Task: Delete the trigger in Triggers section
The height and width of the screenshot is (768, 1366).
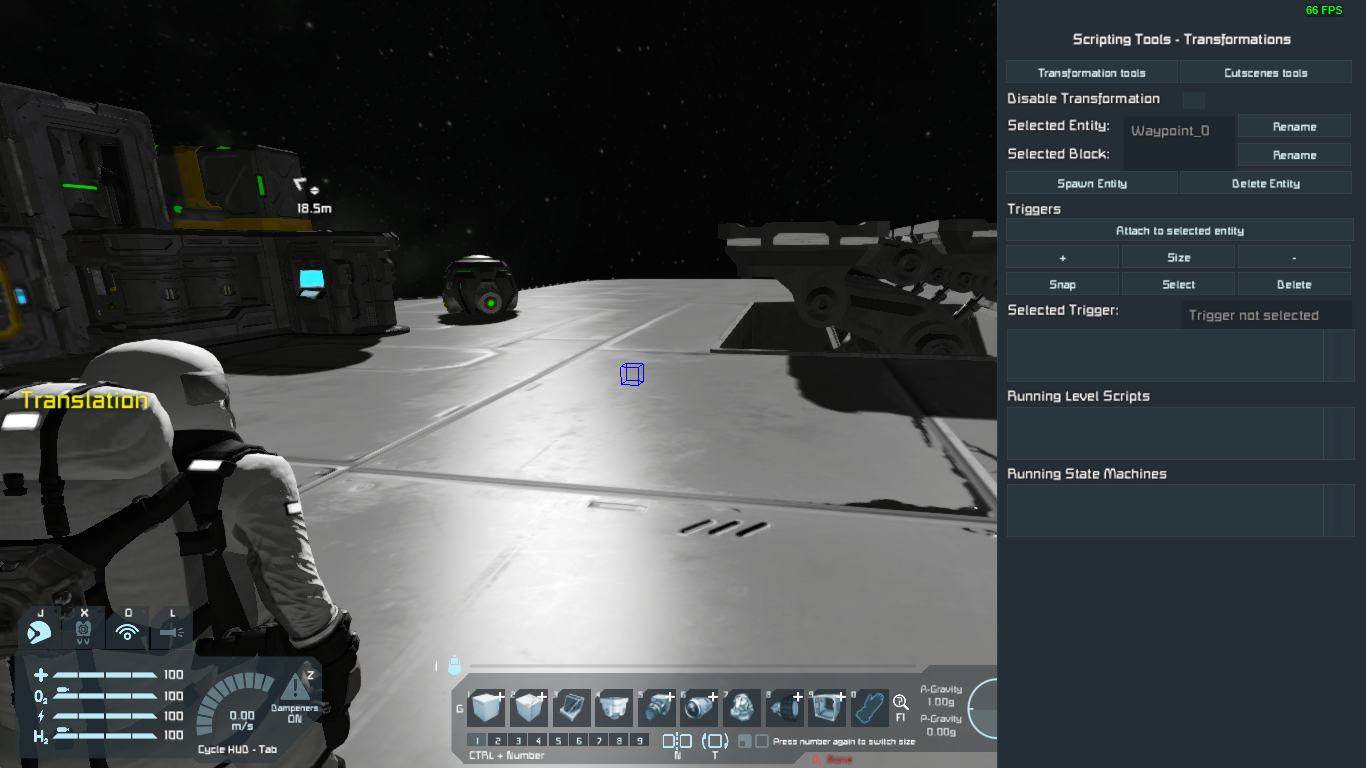Action: click(1294, 285)
